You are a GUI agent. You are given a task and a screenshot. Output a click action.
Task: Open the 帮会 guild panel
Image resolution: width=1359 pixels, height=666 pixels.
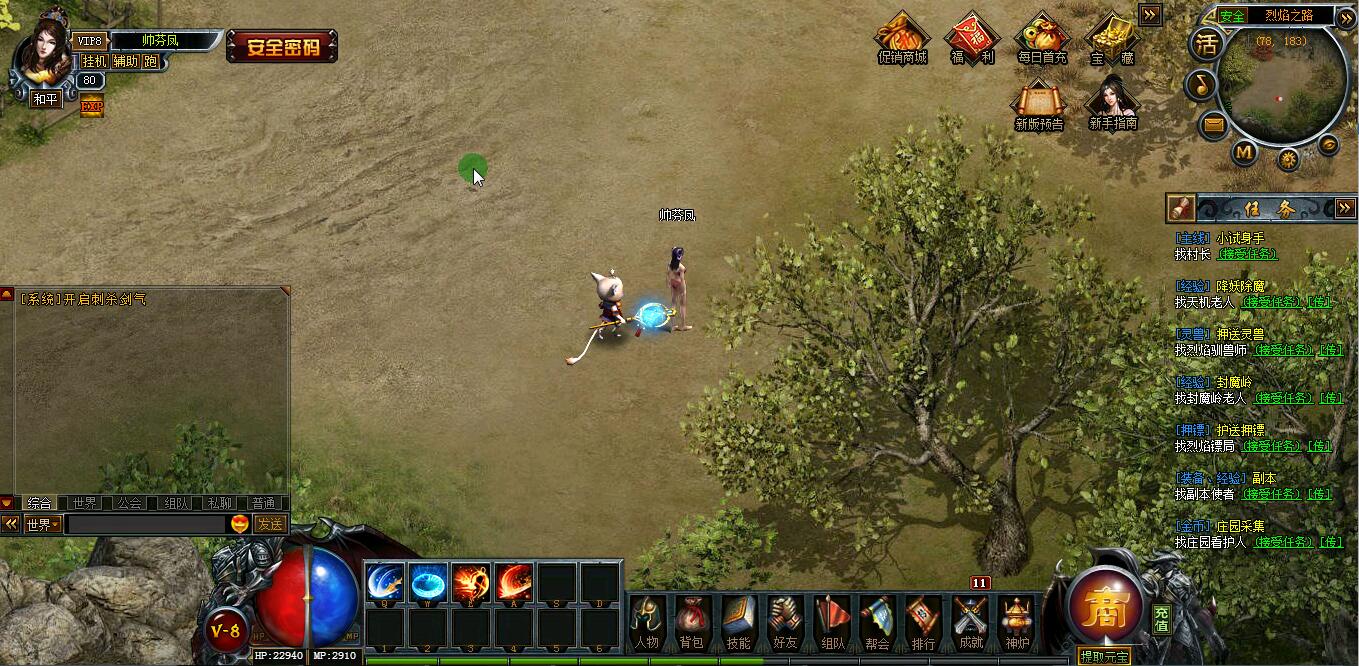(x=877, y=620)
